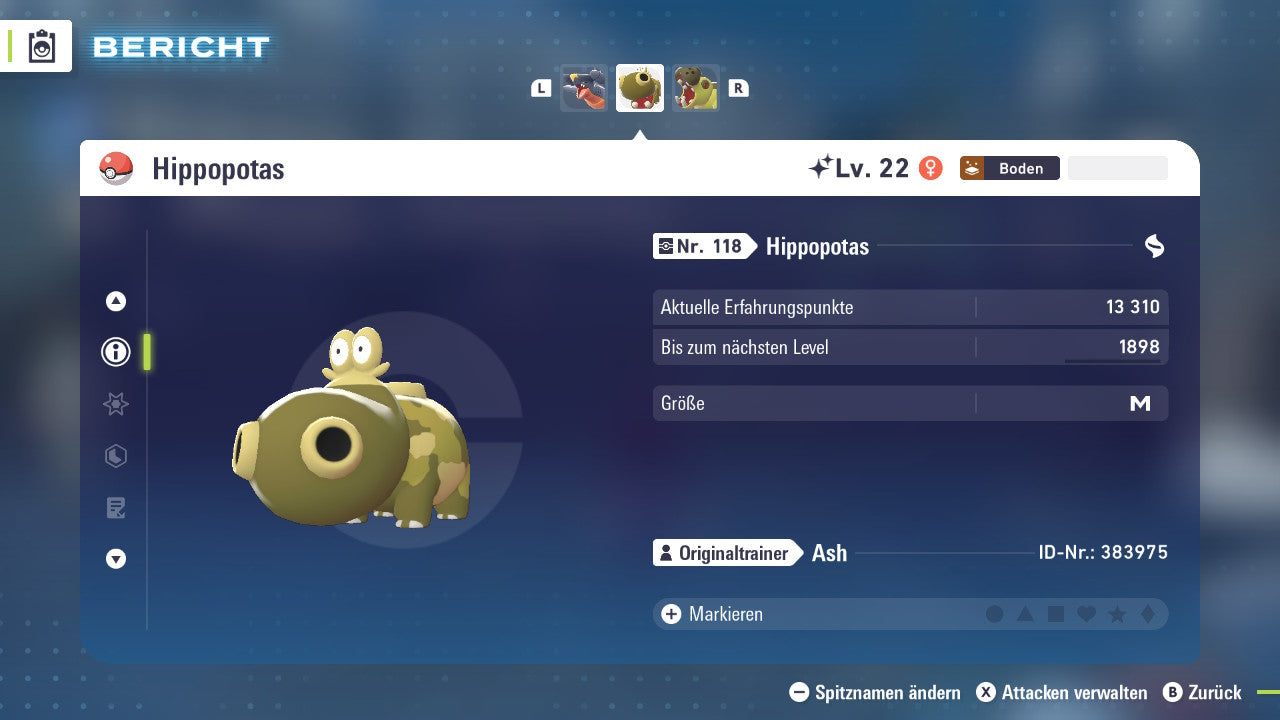Image resolution: width=1280 pixels, height=720 pixels.
Task: Click the female gender symbol near Lv. 22
Action: click(929, 168)
